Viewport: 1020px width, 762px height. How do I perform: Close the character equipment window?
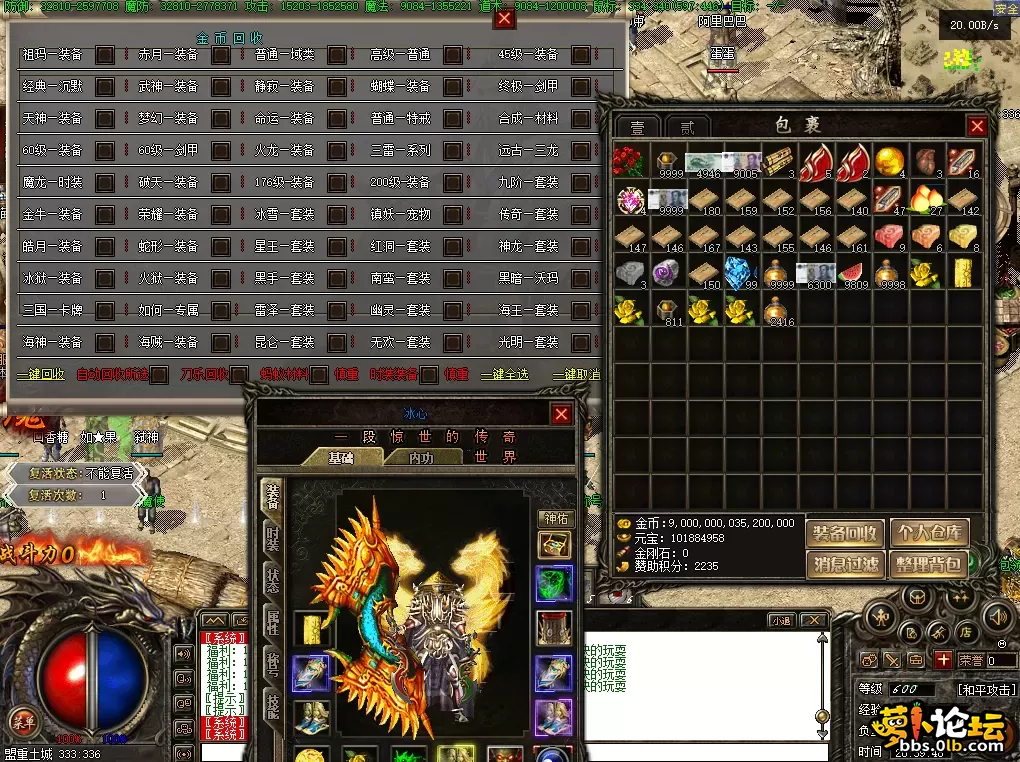pyautogui.click(x=562, y=414)
